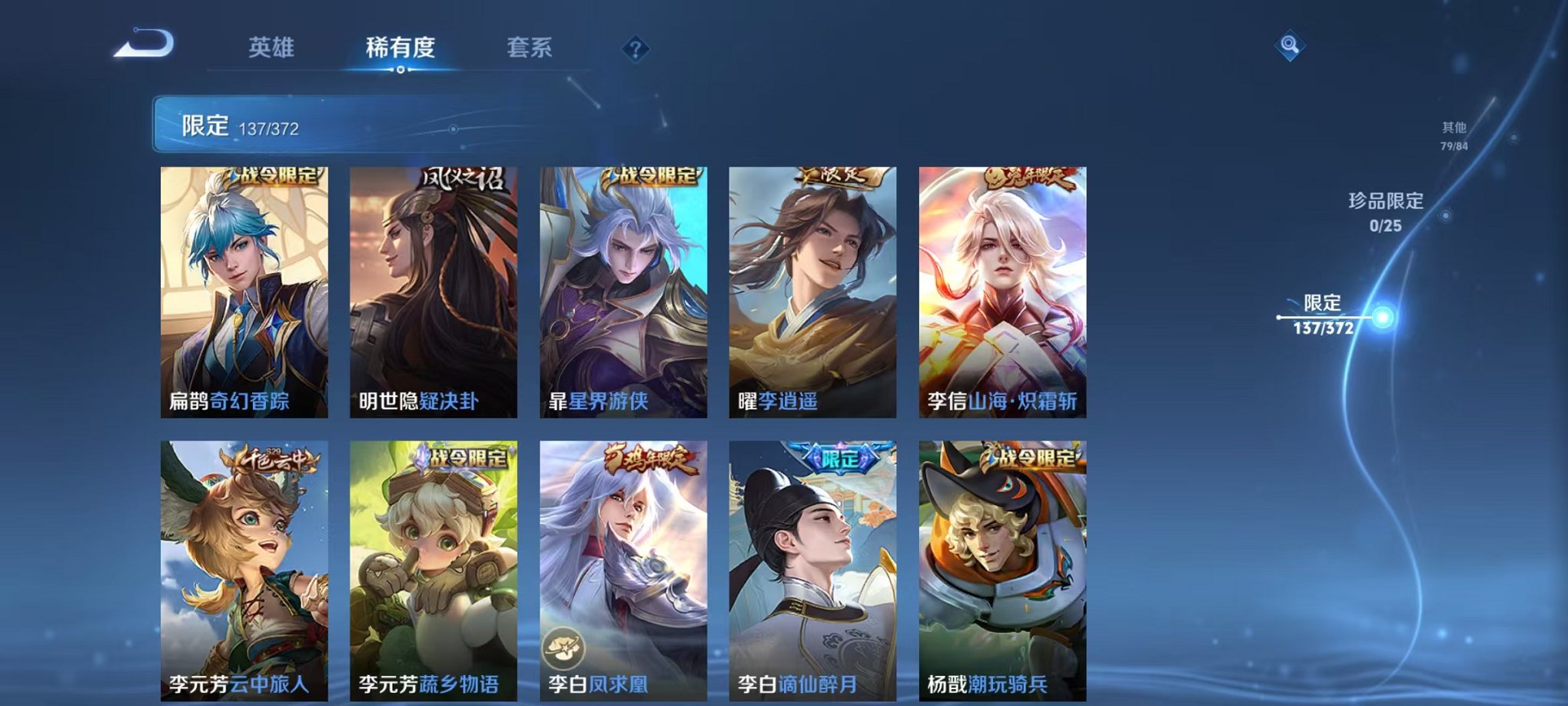Image resolution: width=1568 pixels, height=706 pixels.
Task: Select the 稀有度 tab
Action: 400,48
